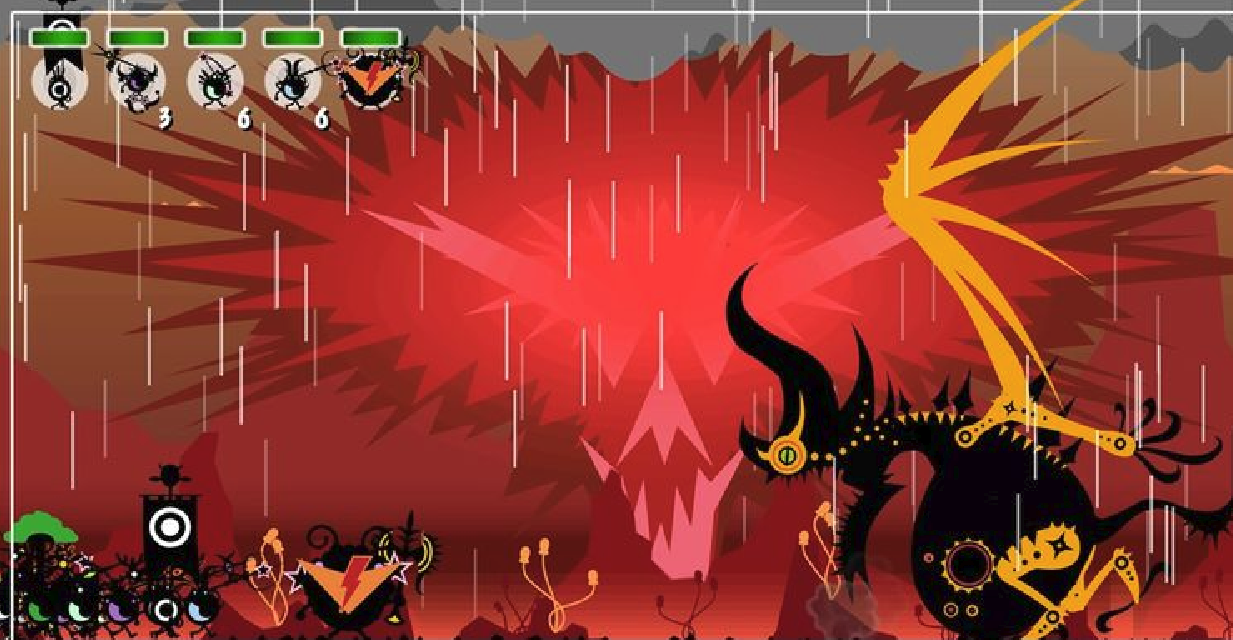Pick the blue-eyed squad portrait
The height and width of the screenshot is (640, 1233).
292,82
